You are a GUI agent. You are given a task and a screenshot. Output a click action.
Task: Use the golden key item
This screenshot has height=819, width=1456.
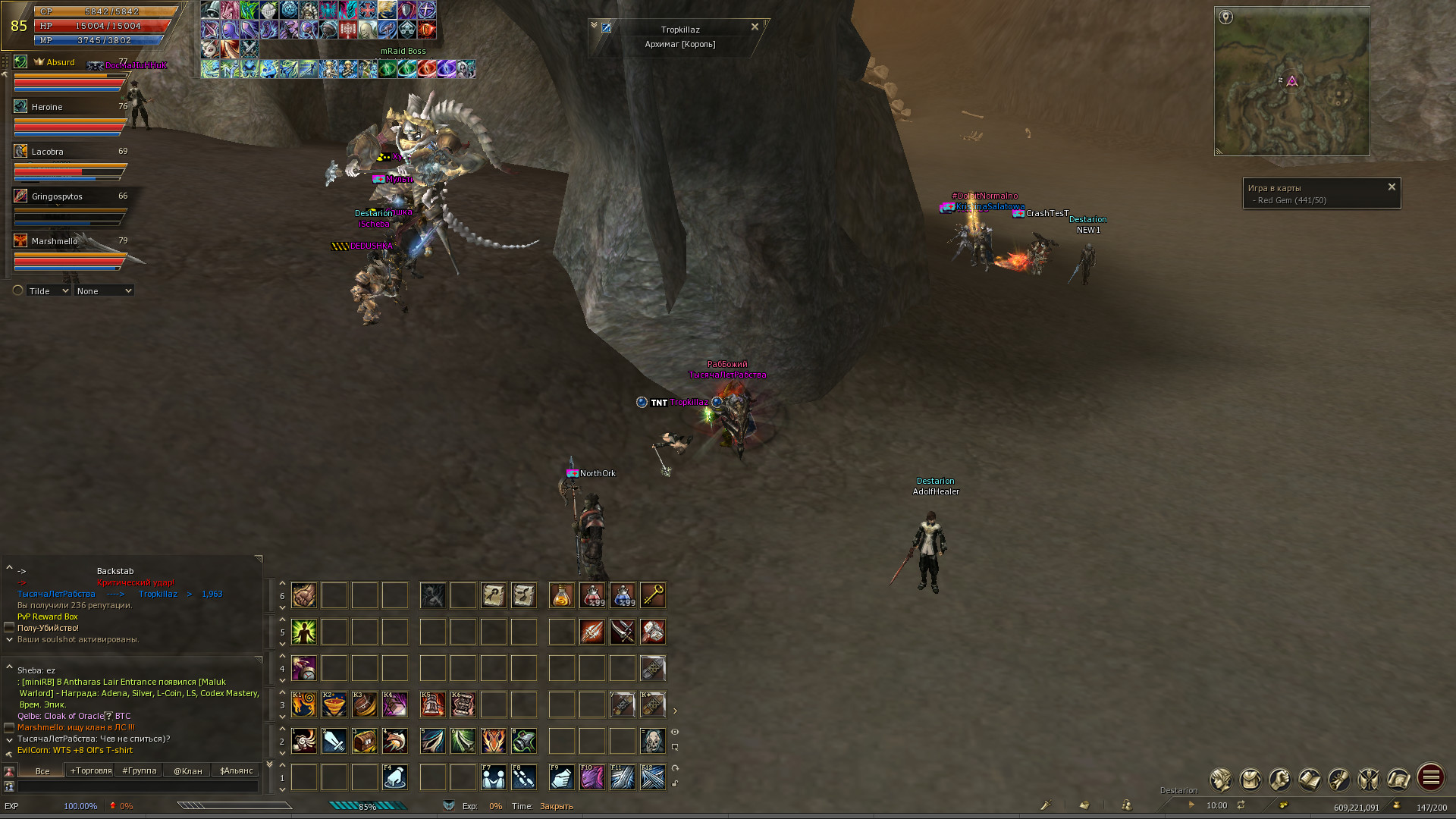653,596
